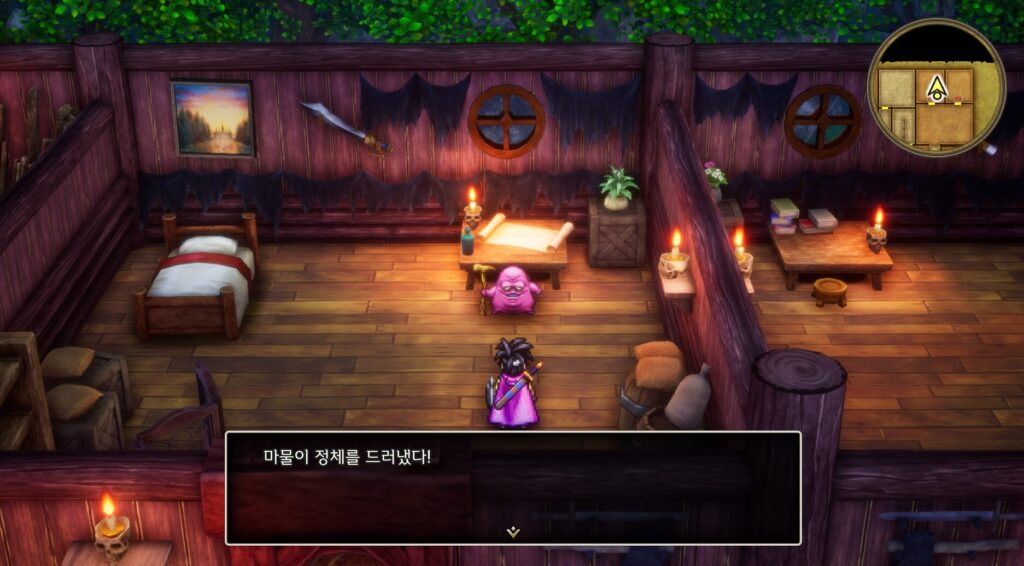The height and width of the screenshot is (566, 1024).
Task: Click the dialogue message box
Action: pos(512,487)
